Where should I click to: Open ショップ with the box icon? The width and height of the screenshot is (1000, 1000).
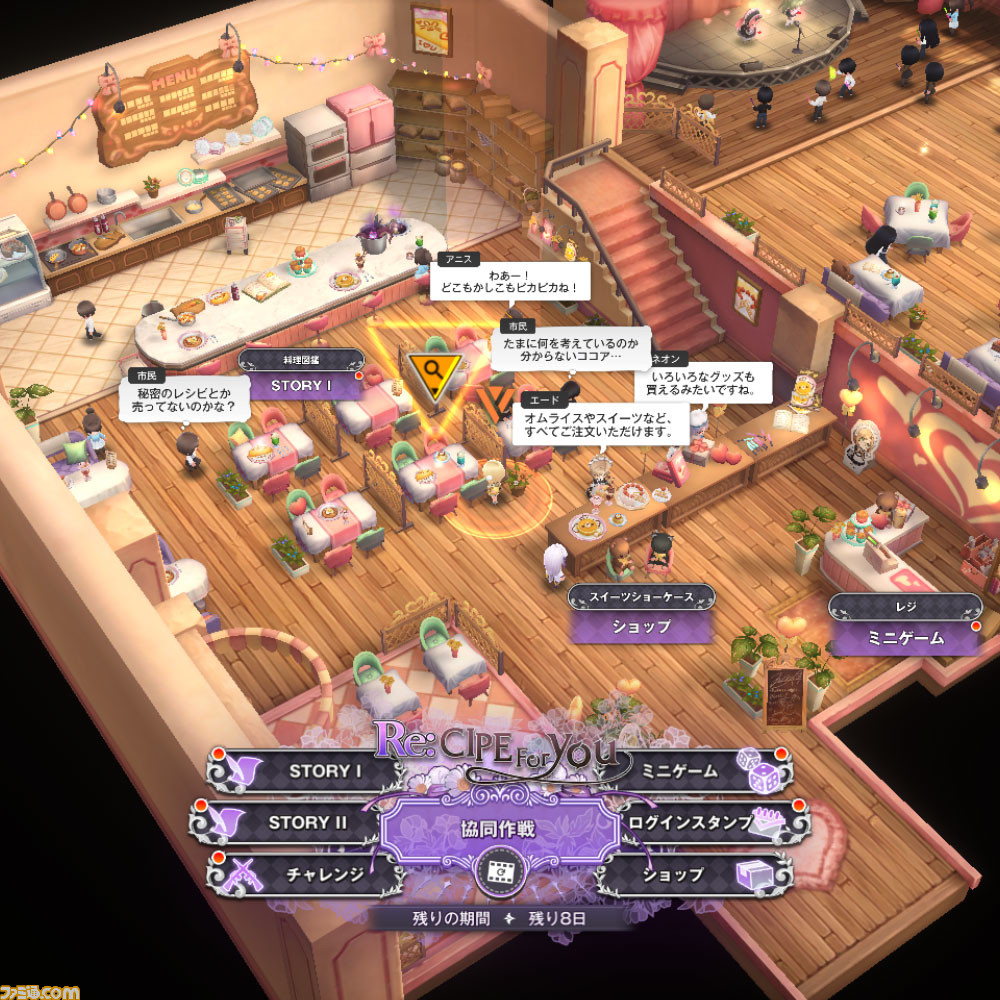click(690, 874)
